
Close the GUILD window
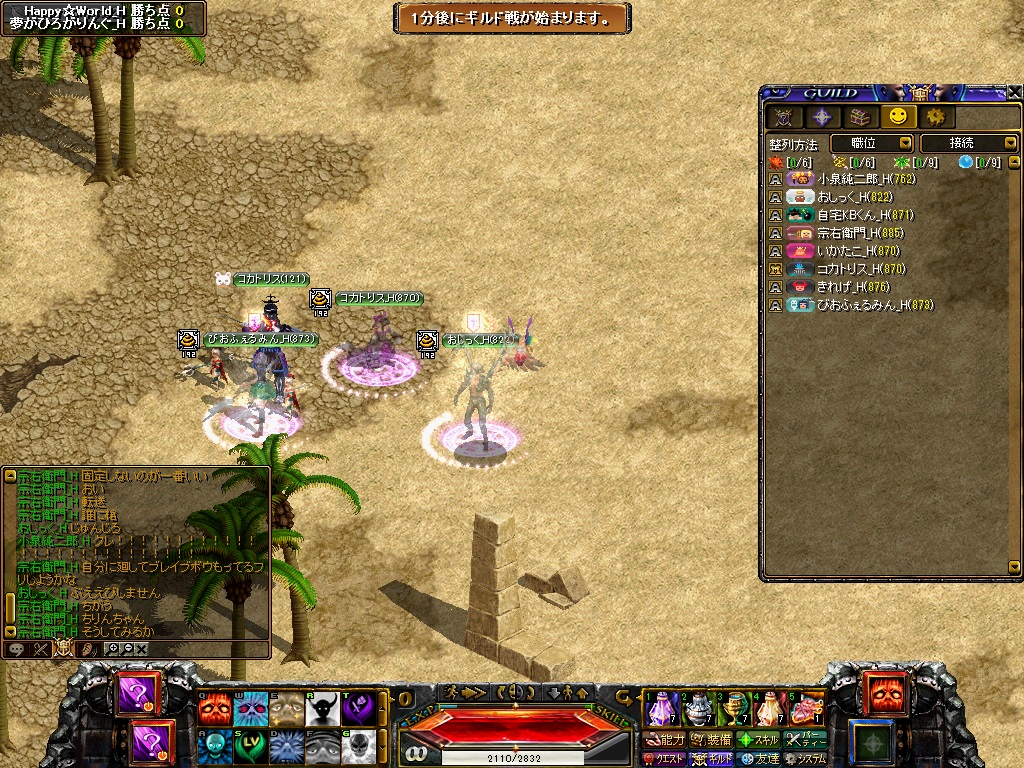coord(1014,93)
